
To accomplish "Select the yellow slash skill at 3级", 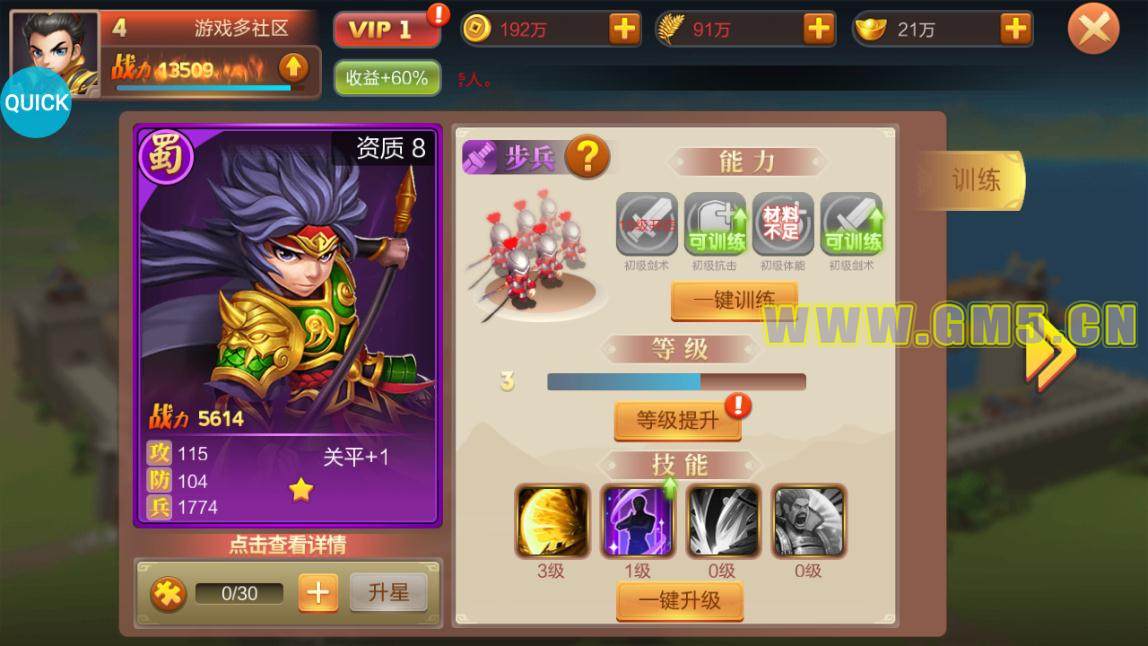I will (x=551, y=521).
